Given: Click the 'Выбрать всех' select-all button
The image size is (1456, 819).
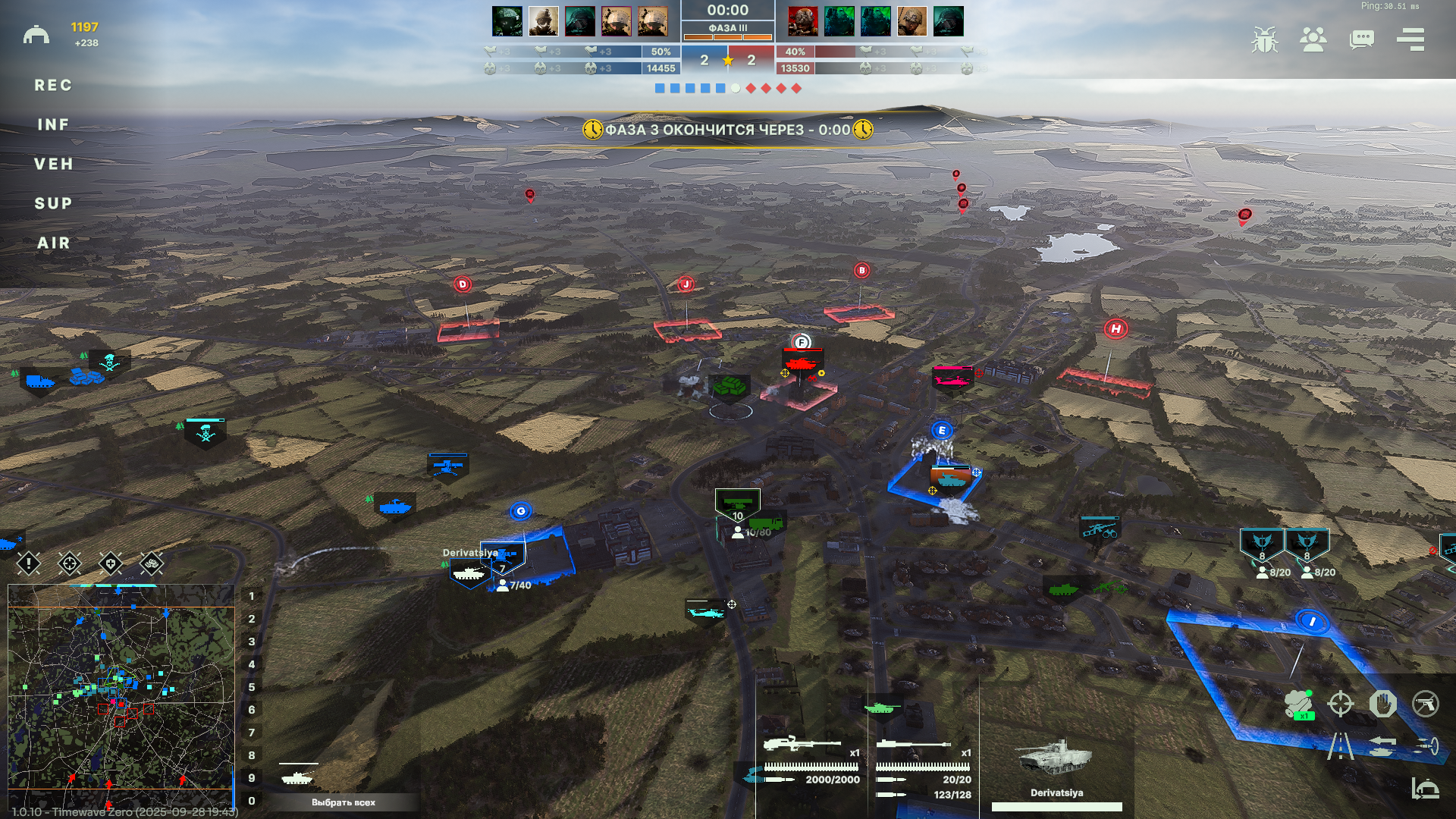Looking at the screenshot, I should [x=343, y=802].
